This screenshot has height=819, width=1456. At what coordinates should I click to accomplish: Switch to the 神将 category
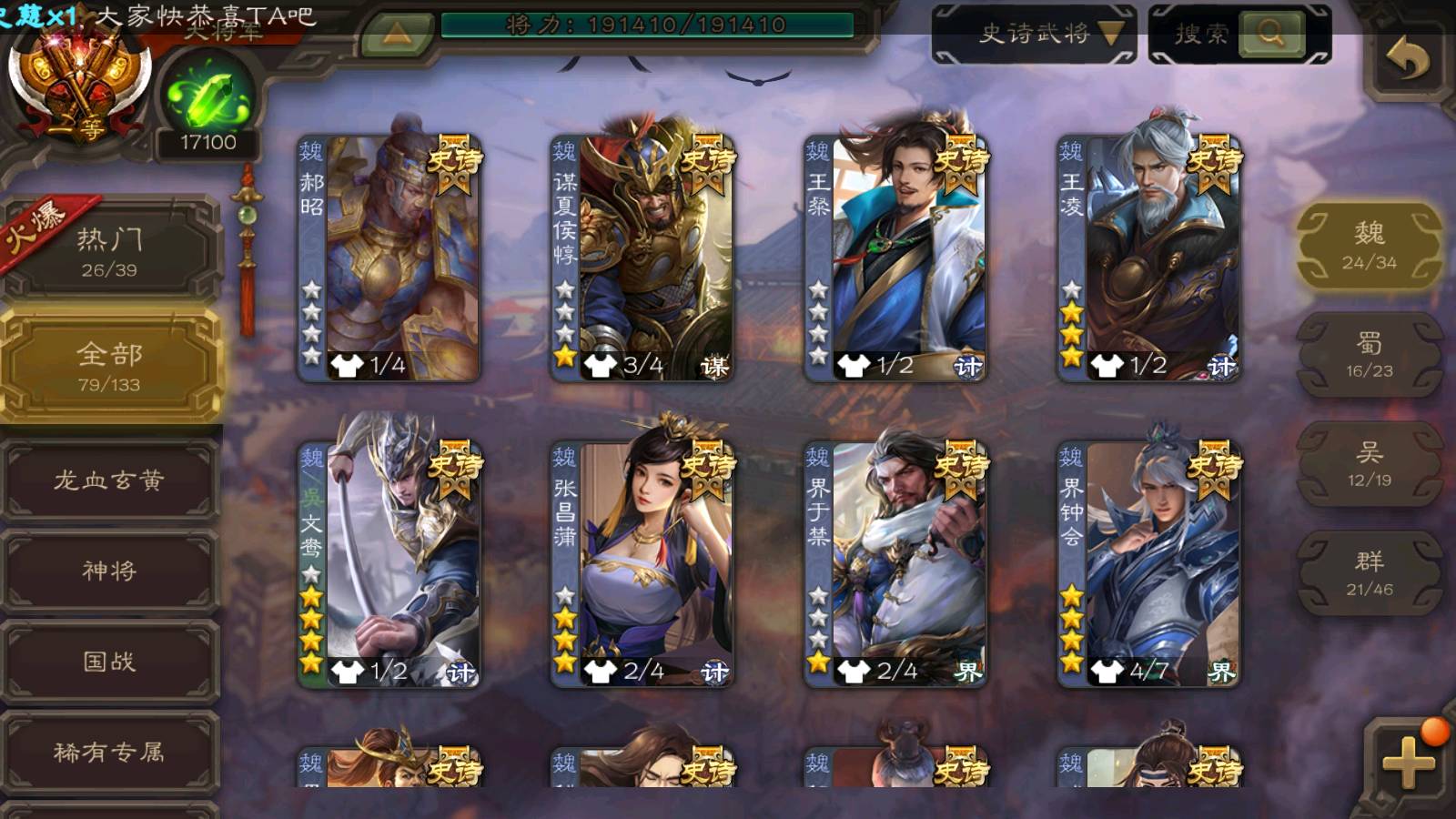109,571
